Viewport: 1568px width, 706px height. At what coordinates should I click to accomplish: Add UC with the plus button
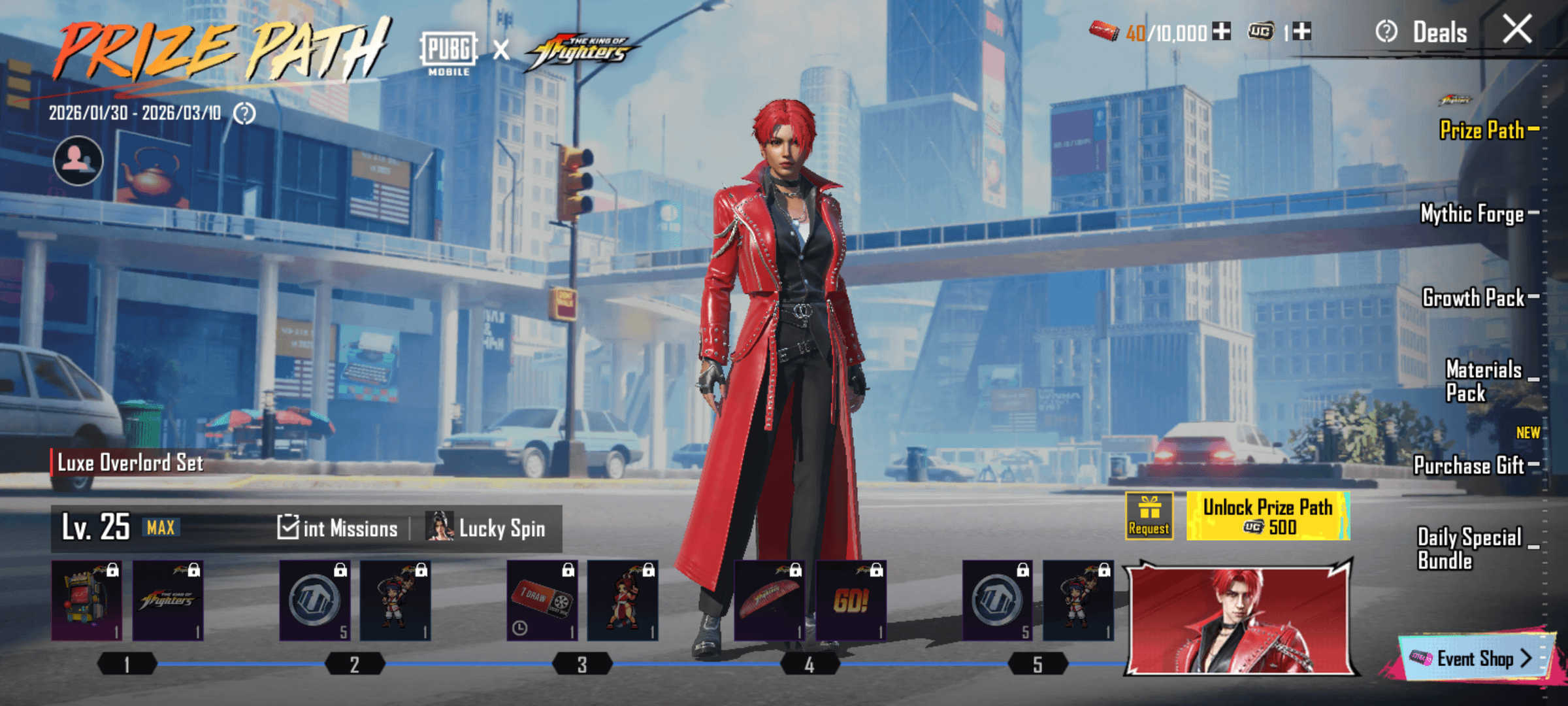click(x=1301, y=31)
